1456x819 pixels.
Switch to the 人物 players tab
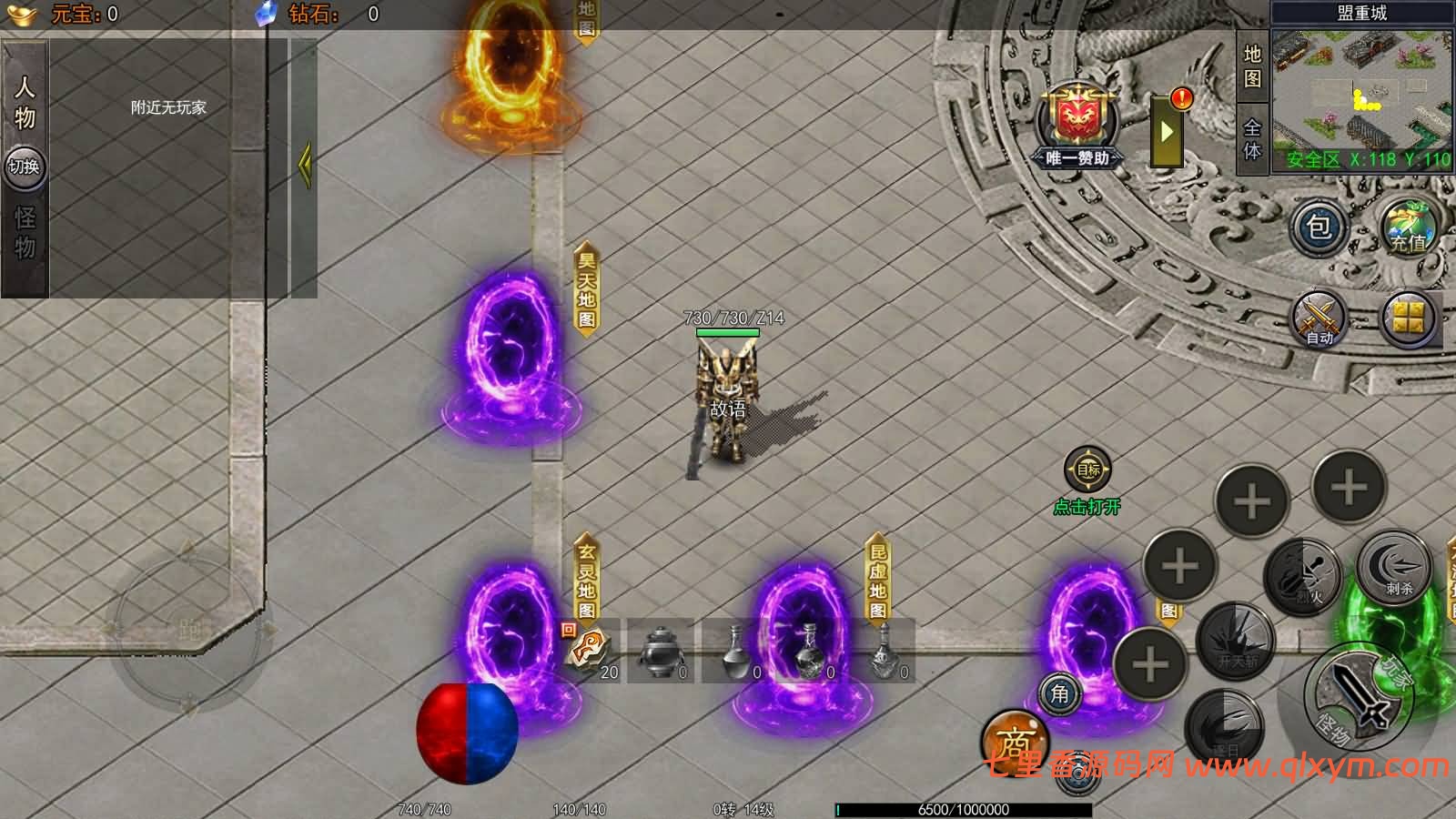tap(25, 101)
